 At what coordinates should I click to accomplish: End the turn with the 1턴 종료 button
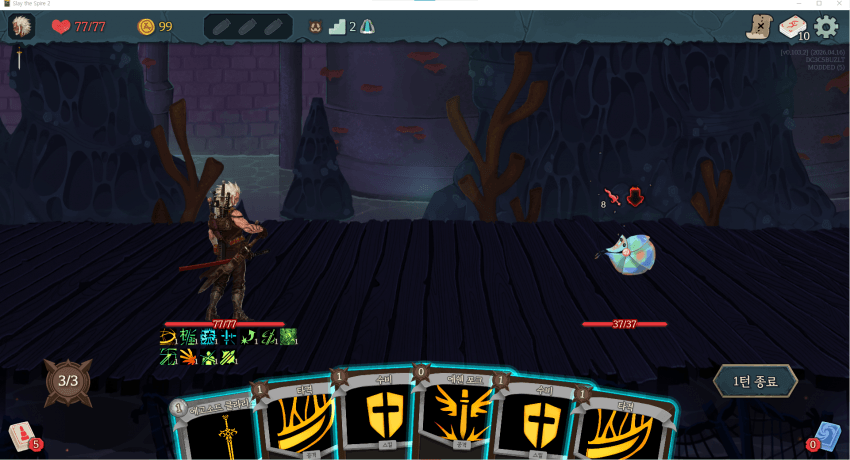tap(755, 381)
